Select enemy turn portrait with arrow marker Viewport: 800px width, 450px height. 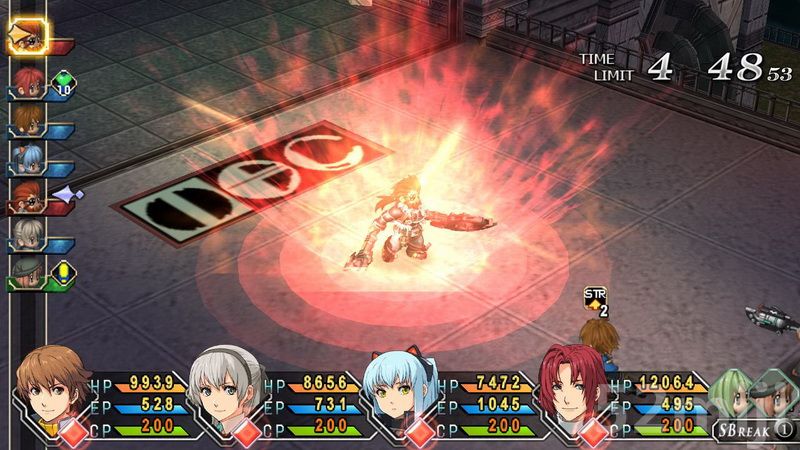tap(26, 194)
